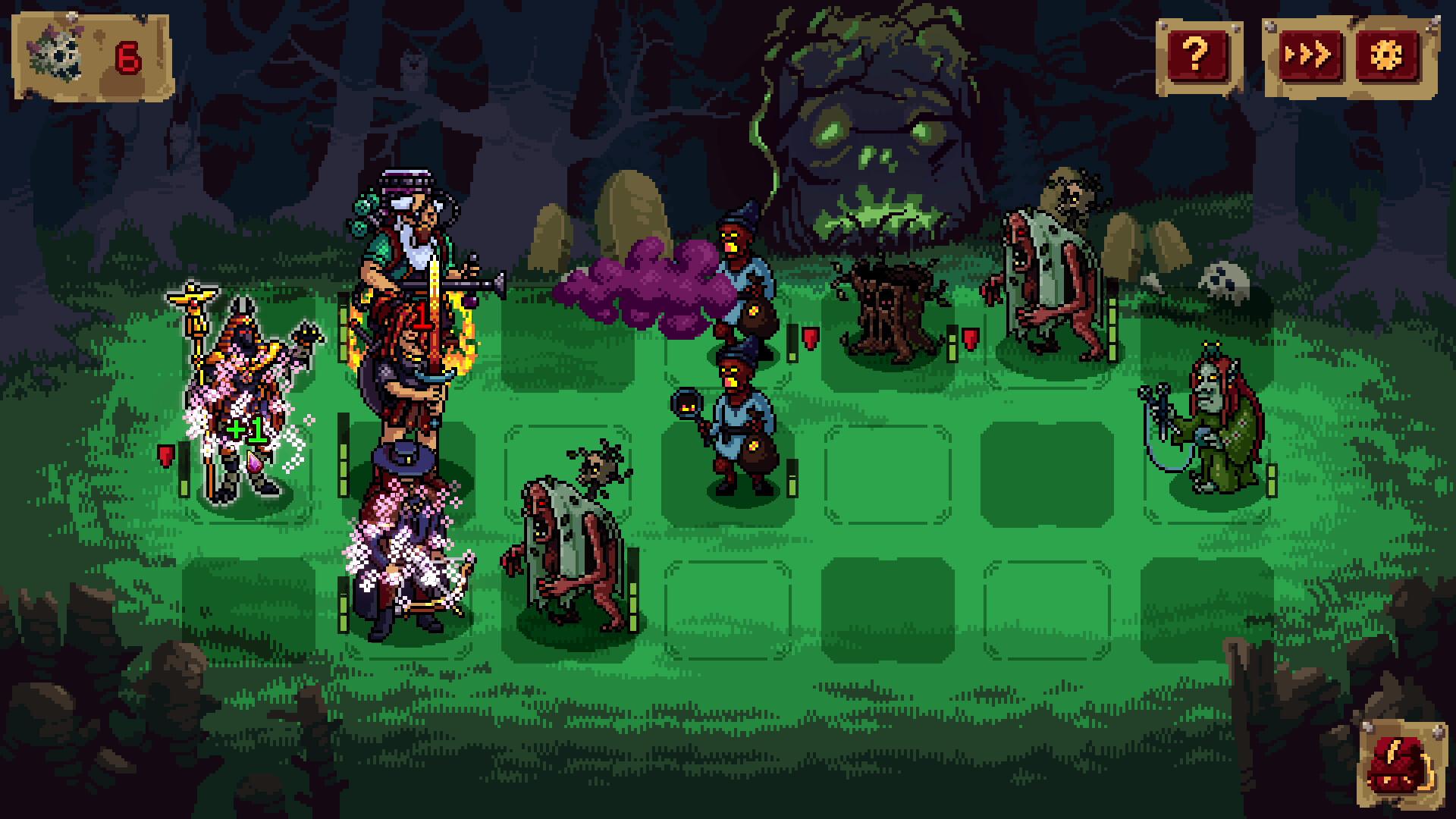Click the triple-arrow fast-forward button
This screenshot has width=1456, height=819.
tap(1311, 53)
